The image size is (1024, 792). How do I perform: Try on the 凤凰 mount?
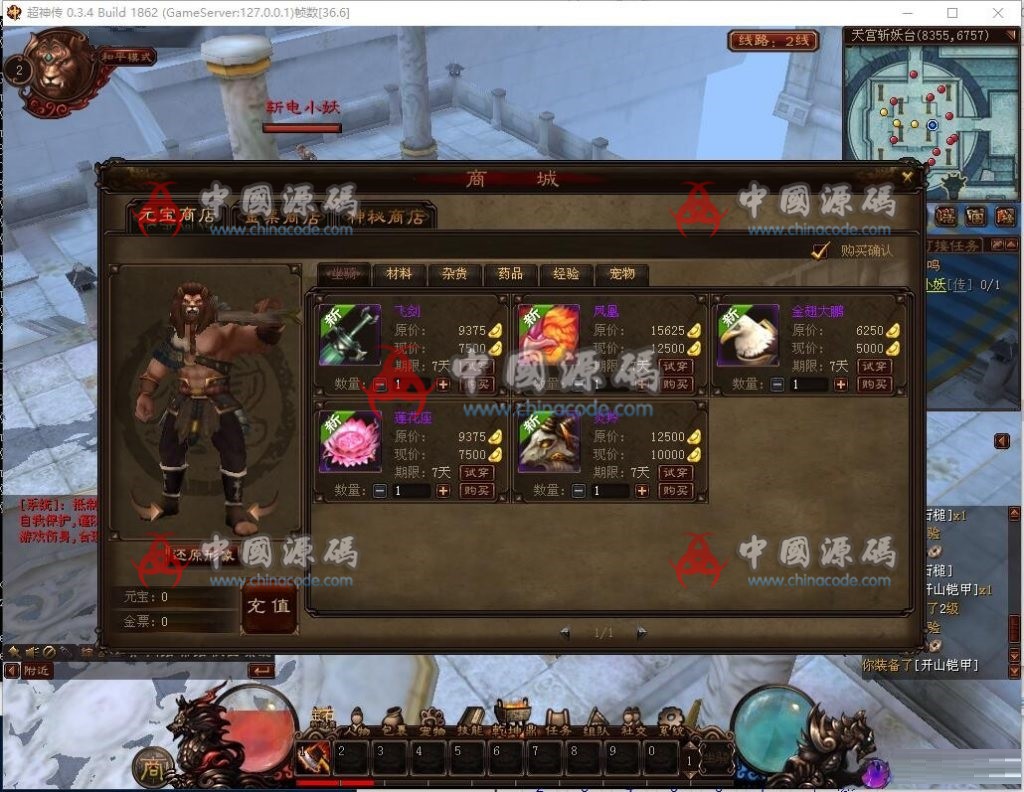click(677, 366)
